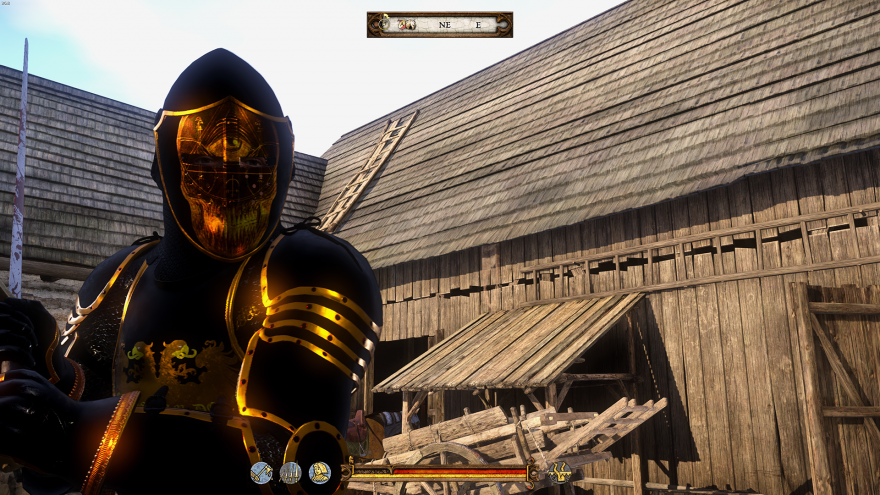The width and height of the screenshot is (880, 495).
Task: Click the knight portrait status buff icon
Action: click(320, 473)
